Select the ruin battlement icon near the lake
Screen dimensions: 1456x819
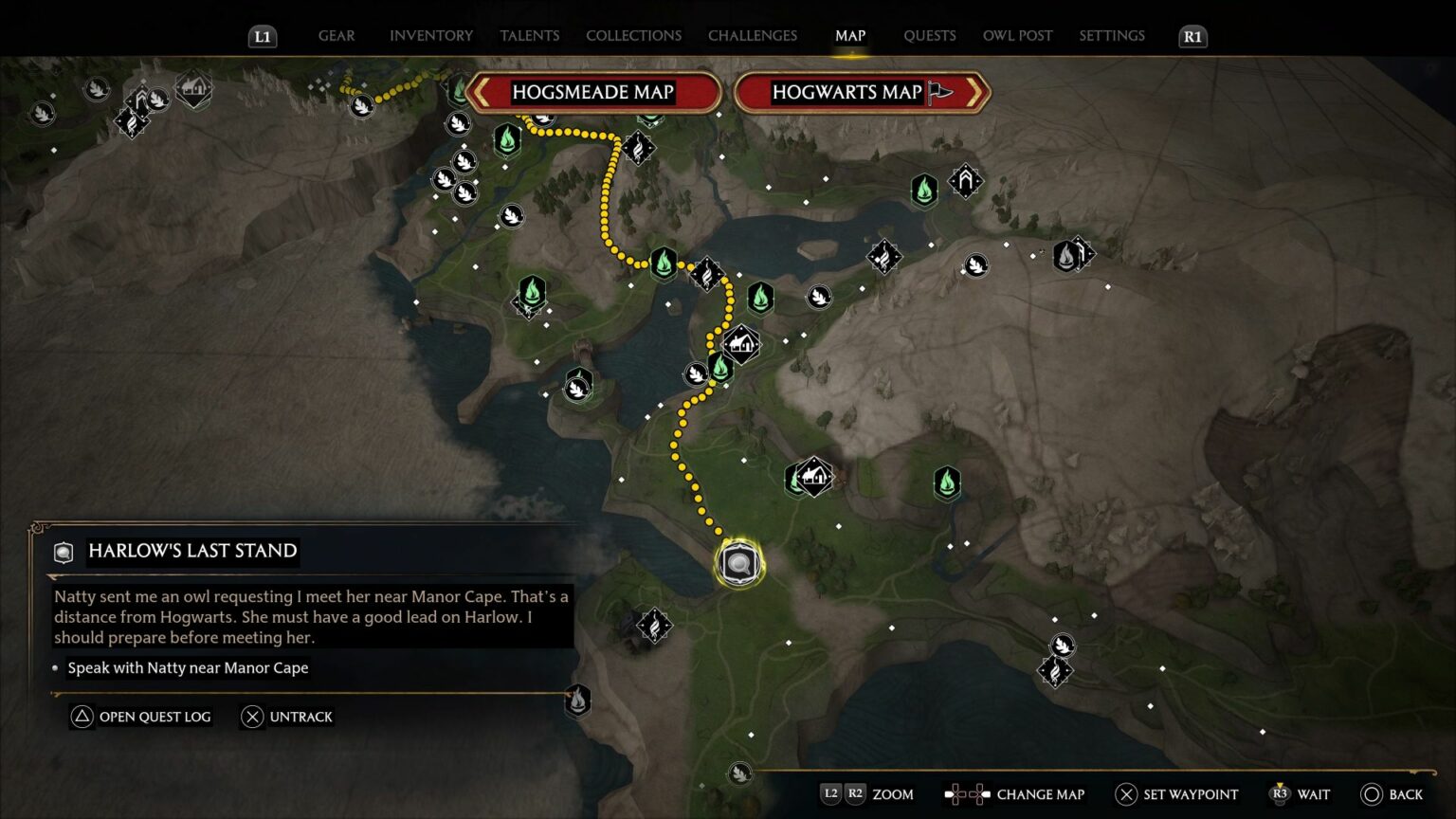tap(965, 181)
